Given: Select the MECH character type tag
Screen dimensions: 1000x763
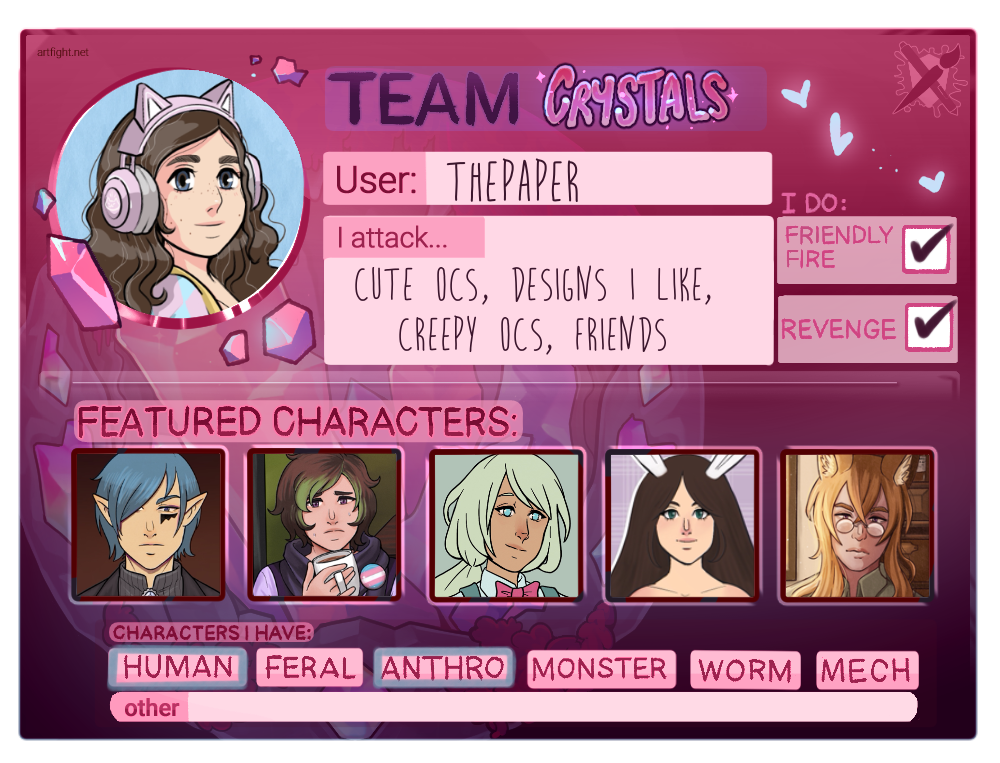Looking at the screenshot, I should click(x=866, y=670).
